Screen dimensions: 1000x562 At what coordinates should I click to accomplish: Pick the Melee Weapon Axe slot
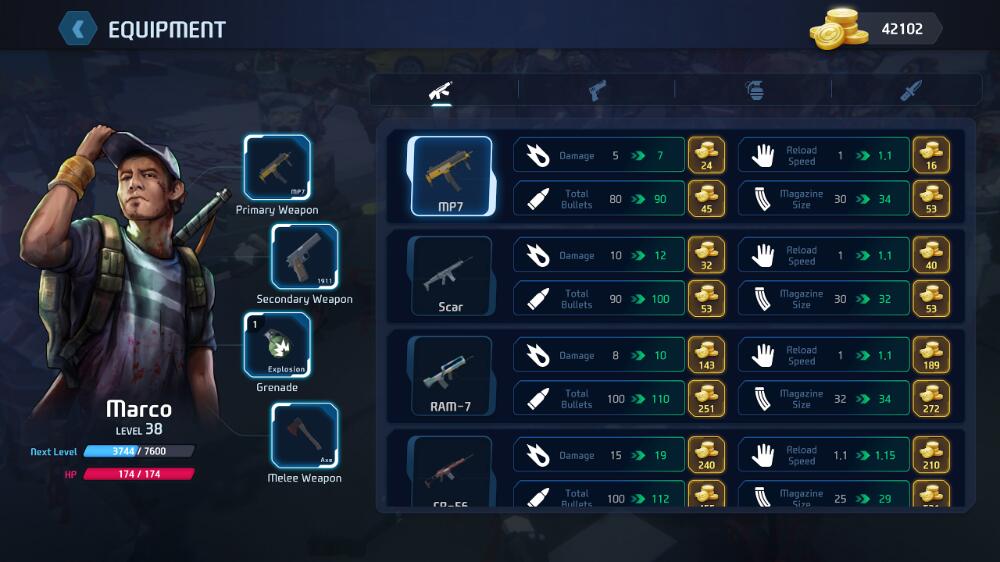(x=304, y=435)
